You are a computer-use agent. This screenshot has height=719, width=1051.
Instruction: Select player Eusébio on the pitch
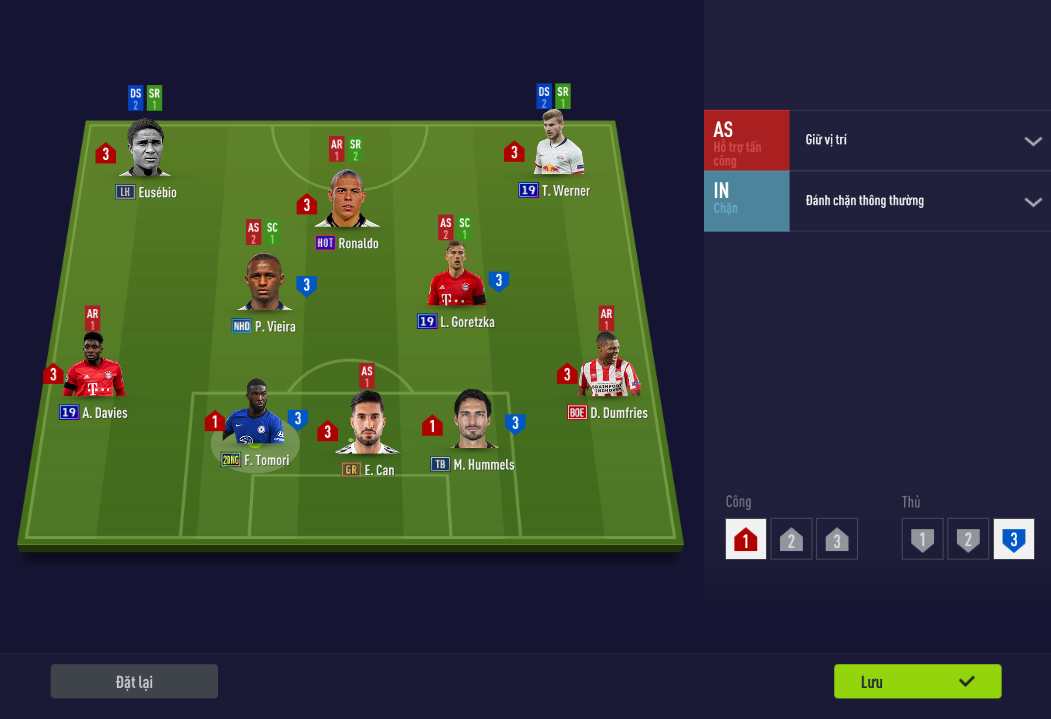[x=146, y=152]
